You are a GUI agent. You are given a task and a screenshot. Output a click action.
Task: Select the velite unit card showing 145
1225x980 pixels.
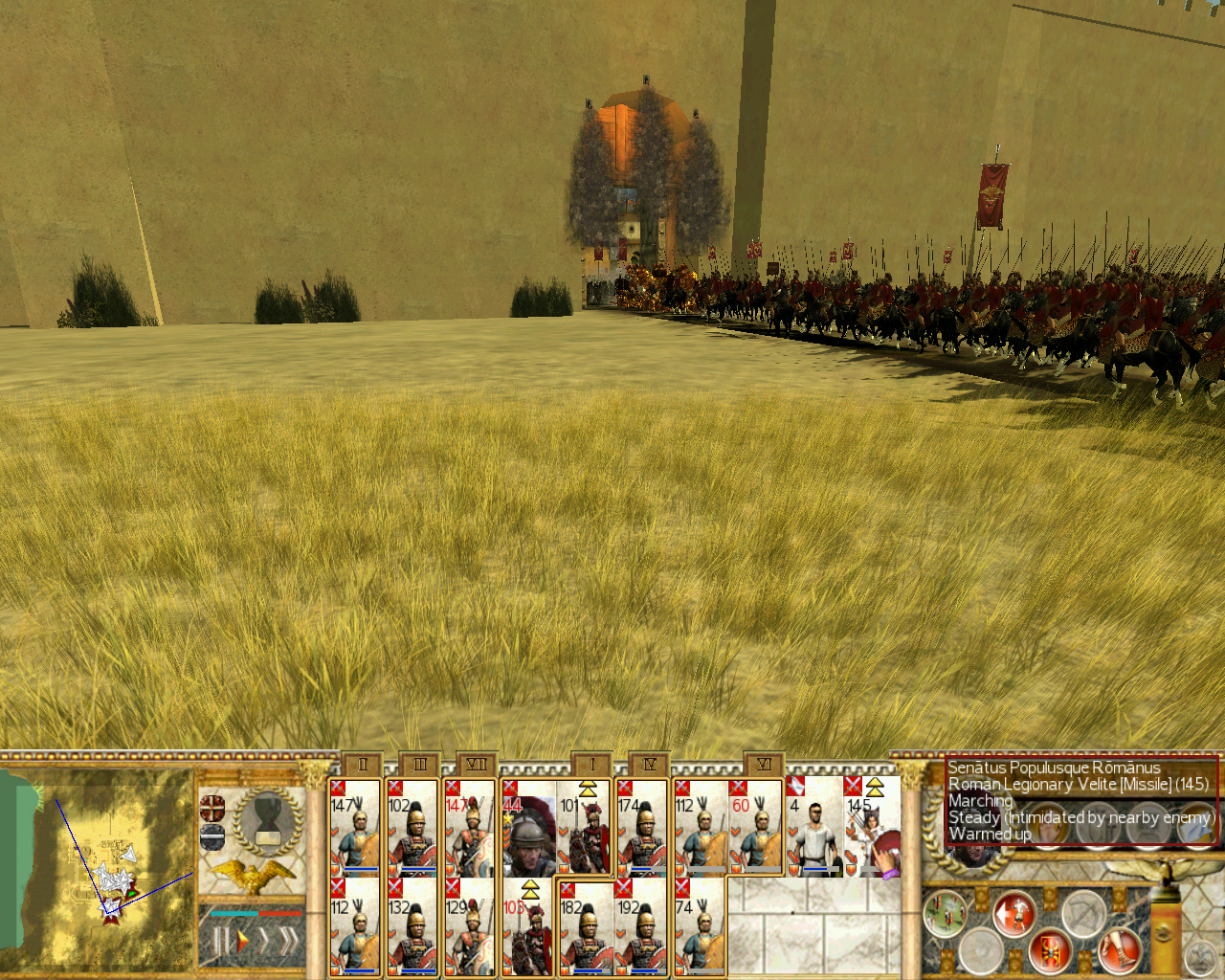[871, 828]
